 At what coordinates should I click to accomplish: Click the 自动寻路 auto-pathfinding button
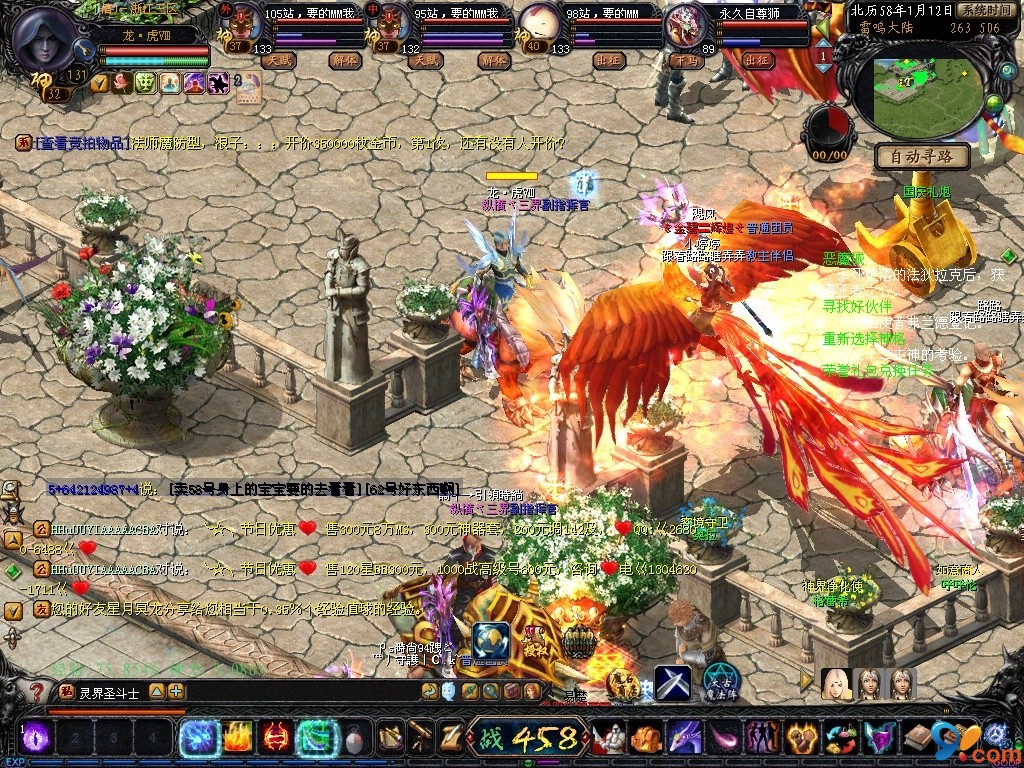[x=922, y=157]
